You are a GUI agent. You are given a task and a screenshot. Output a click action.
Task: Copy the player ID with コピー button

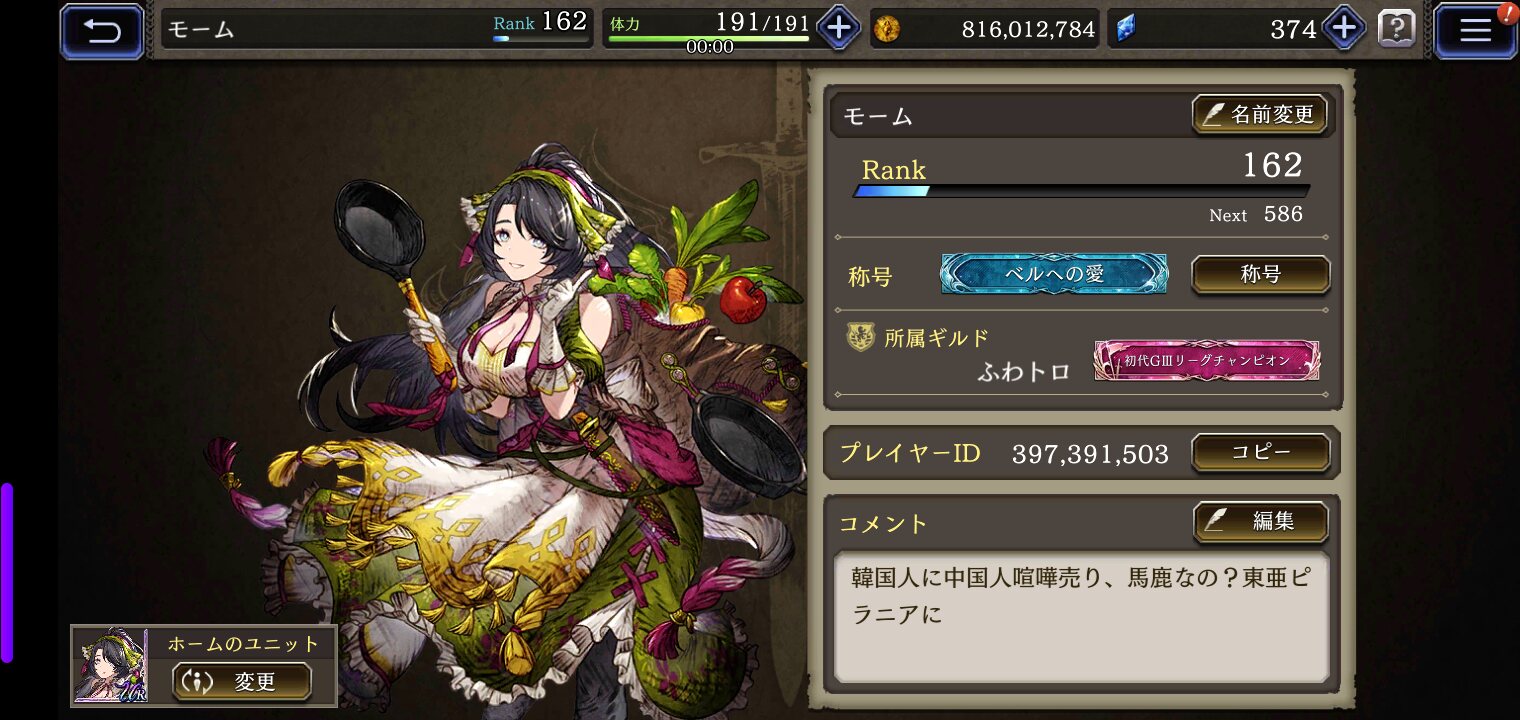coord(1260,453)
